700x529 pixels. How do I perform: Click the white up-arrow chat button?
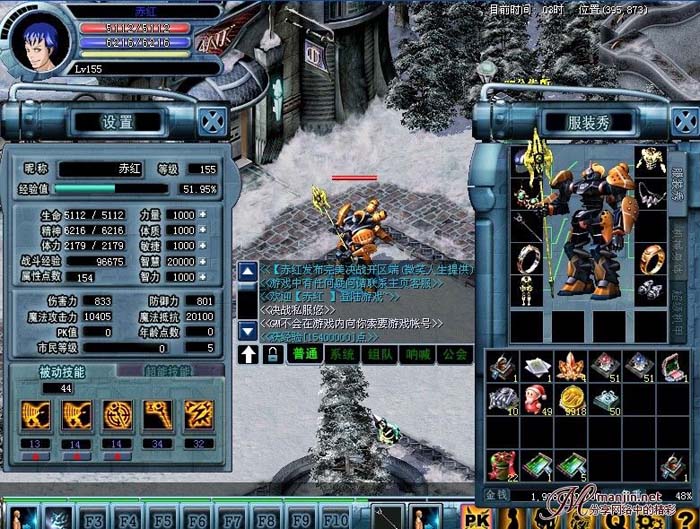tap(248, 354)
